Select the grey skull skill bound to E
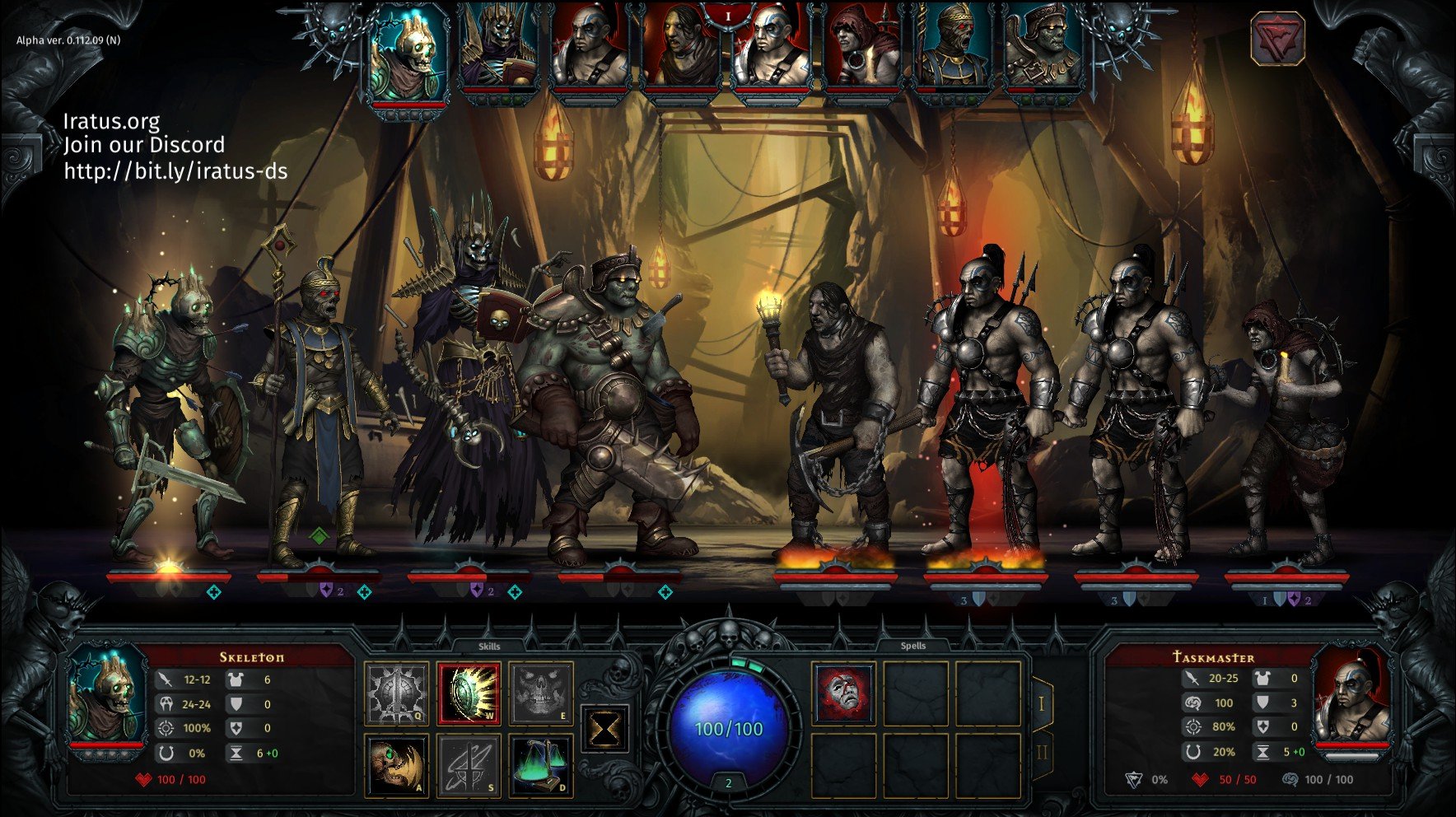Image resolution: width=1456 pixels, height=817 pixels. (x=540, y=693)
